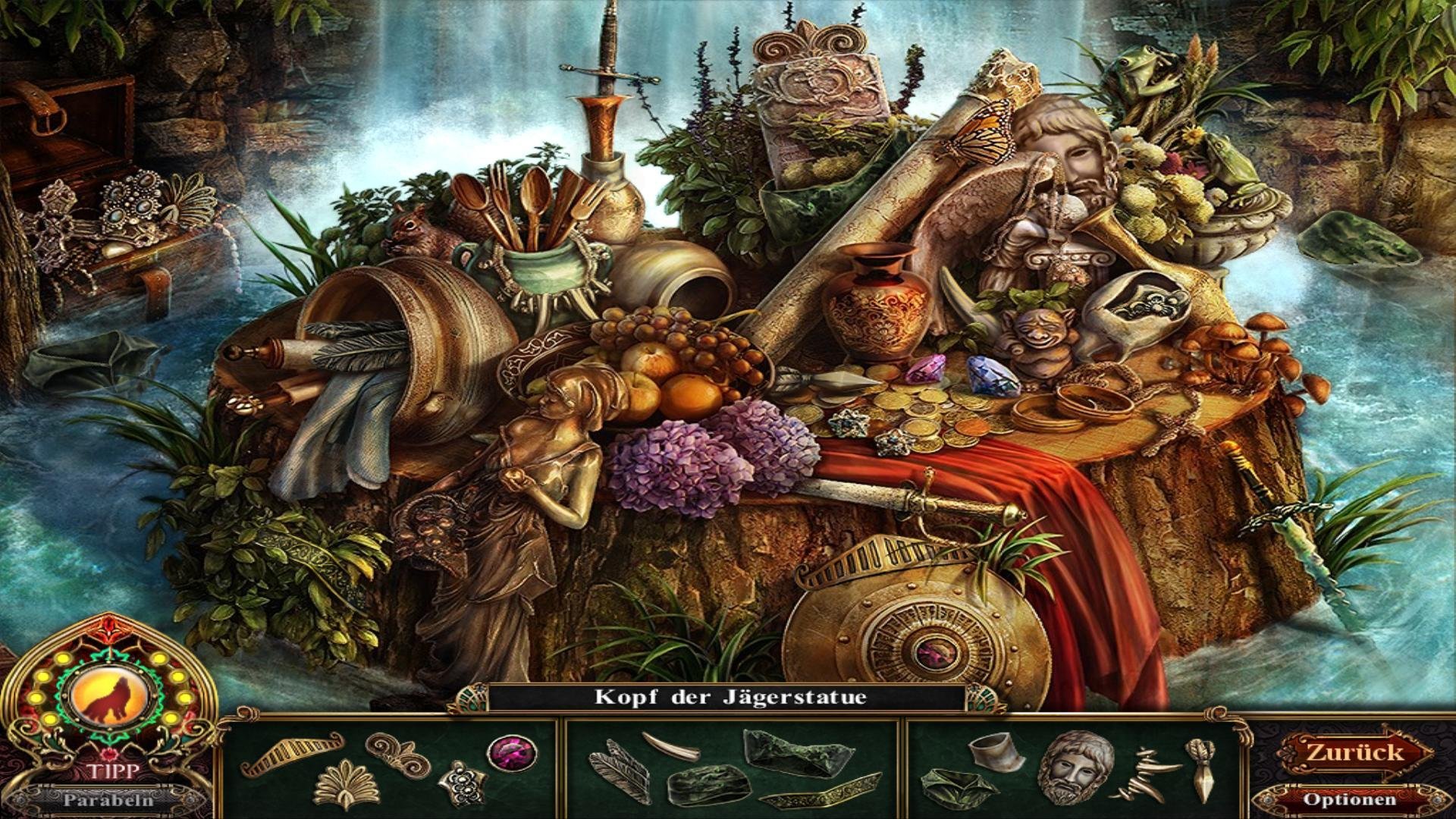Select the pink gemstone in the item list
The image size is (1456, 819).
(x=512, y=753)
